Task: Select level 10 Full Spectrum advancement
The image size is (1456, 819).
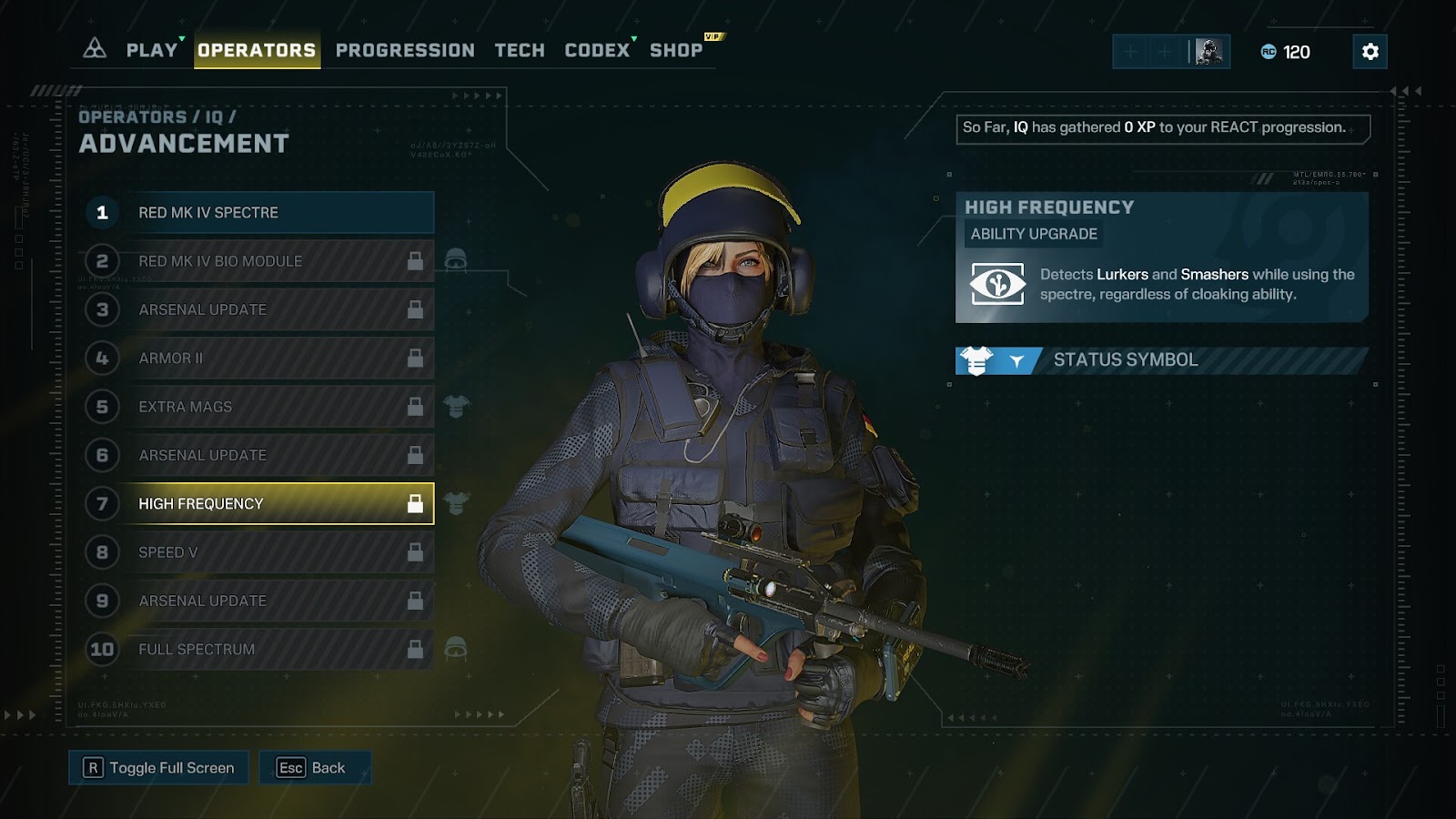Action: 278,650
